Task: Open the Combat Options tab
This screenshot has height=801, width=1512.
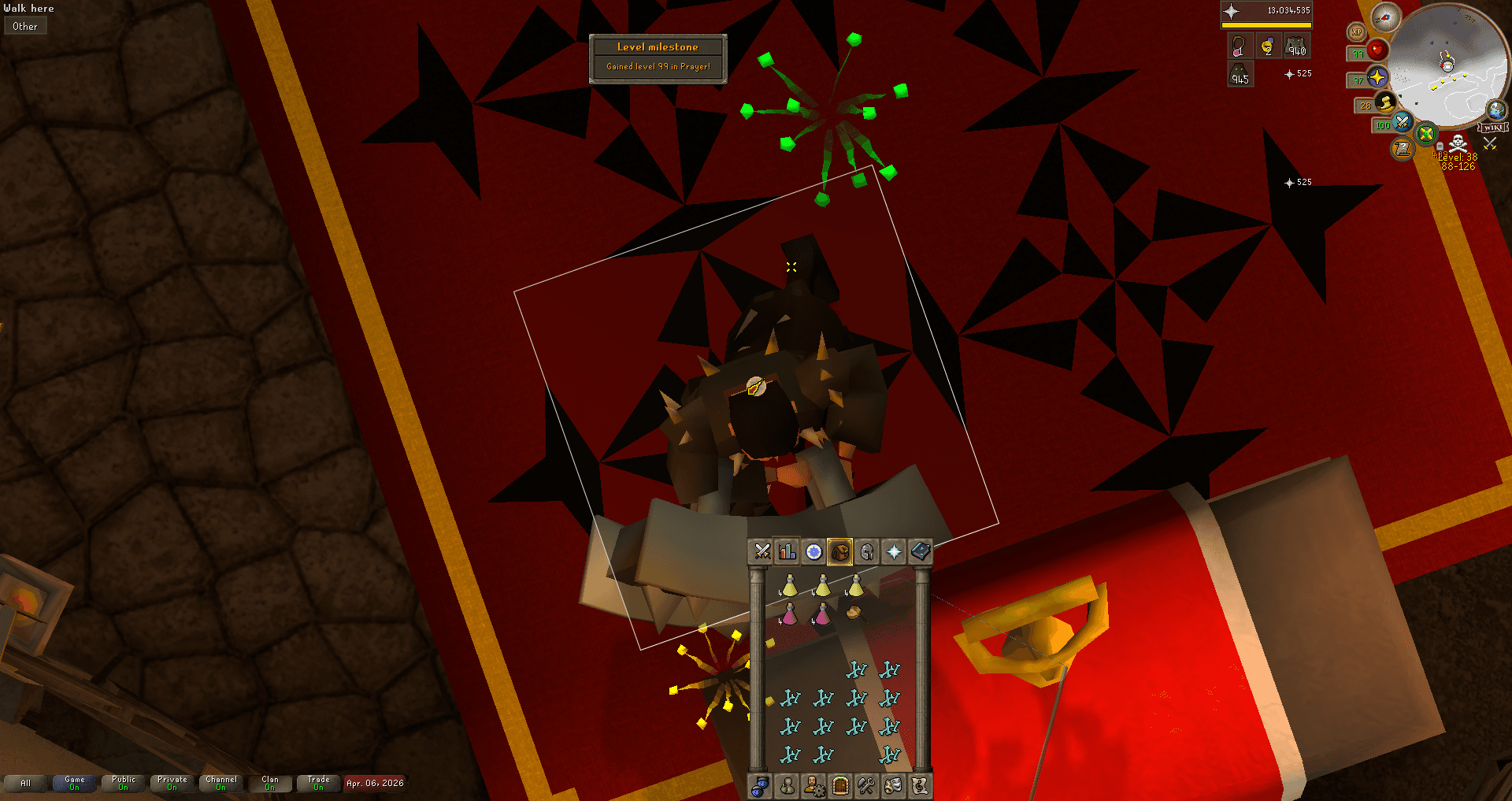Action: click(x=762, y=552)
